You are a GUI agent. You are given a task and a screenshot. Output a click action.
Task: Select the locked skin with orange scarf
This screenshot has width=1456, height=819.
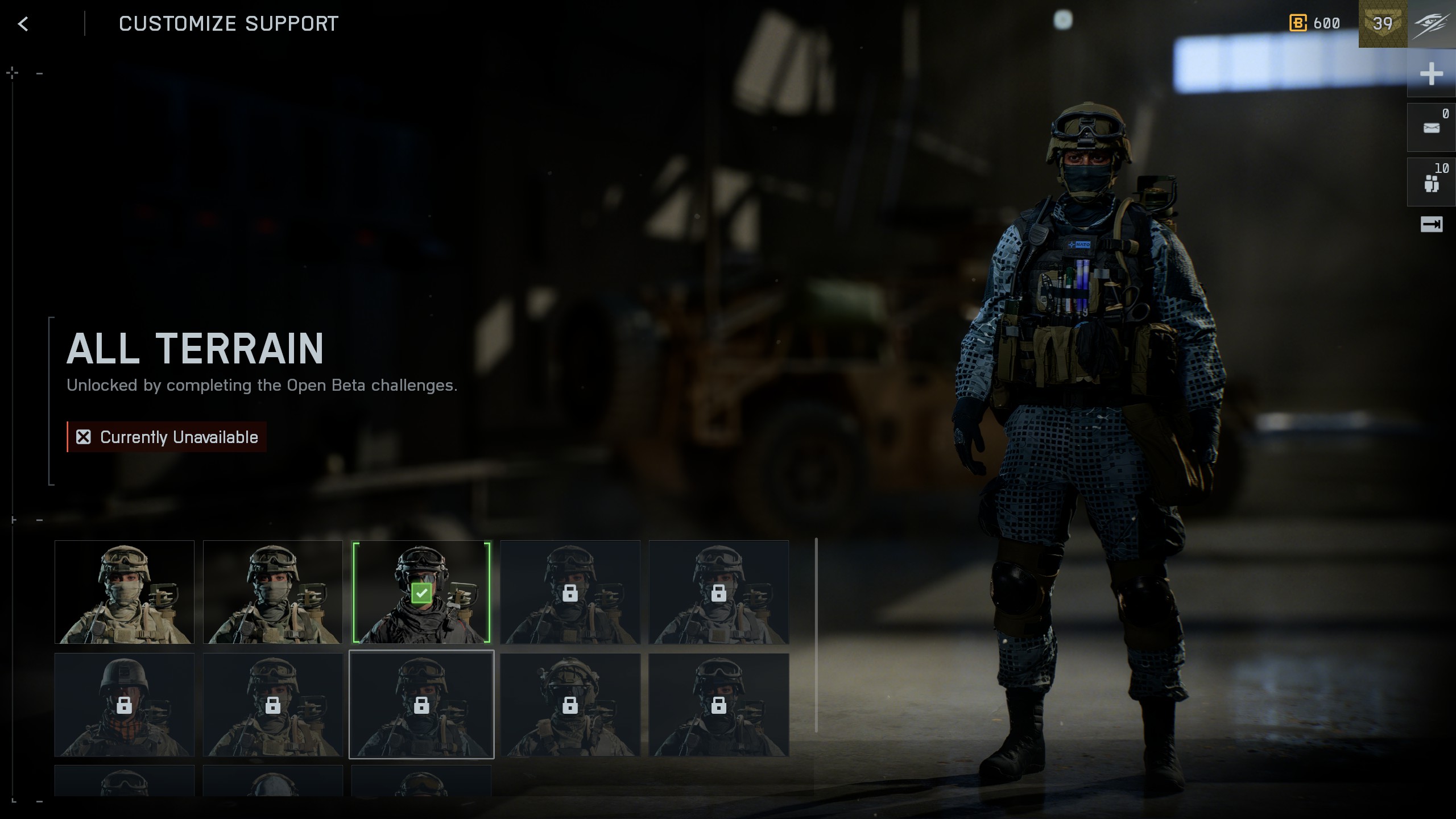125,705
